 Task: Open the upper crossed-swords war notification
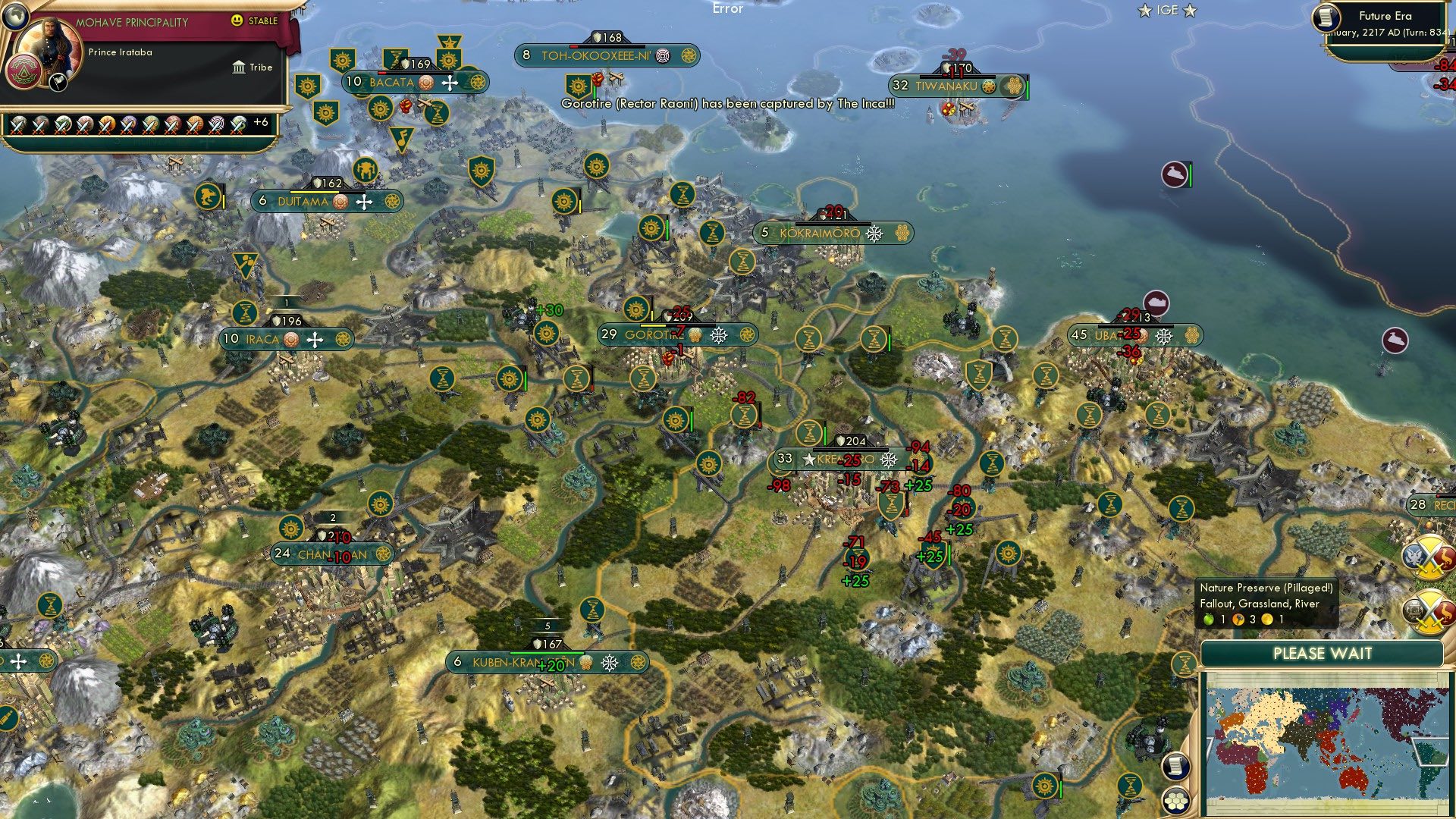(x=1429, y=557)
